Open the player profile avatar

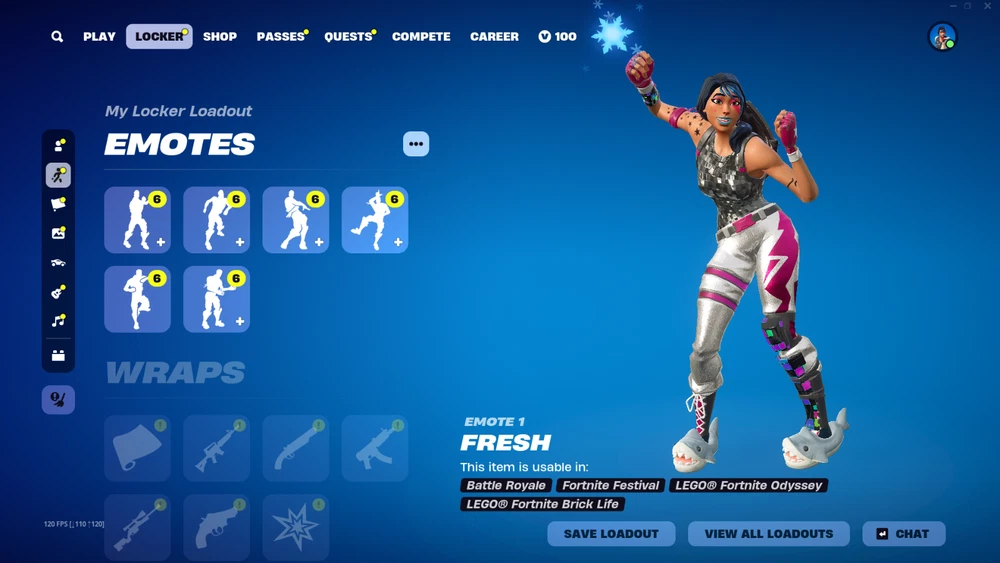click(x=942, y=37)
